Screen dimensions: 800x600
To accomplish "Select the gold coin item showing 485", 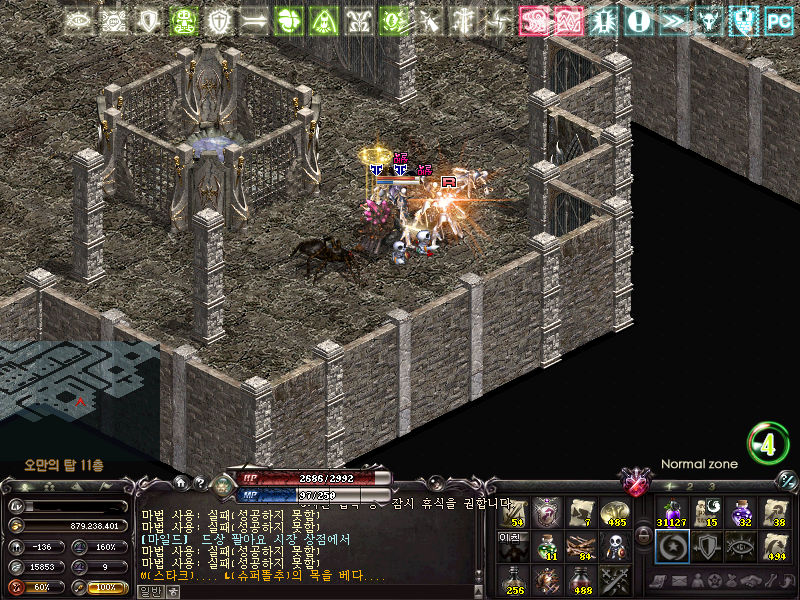I will pos(613,512).
